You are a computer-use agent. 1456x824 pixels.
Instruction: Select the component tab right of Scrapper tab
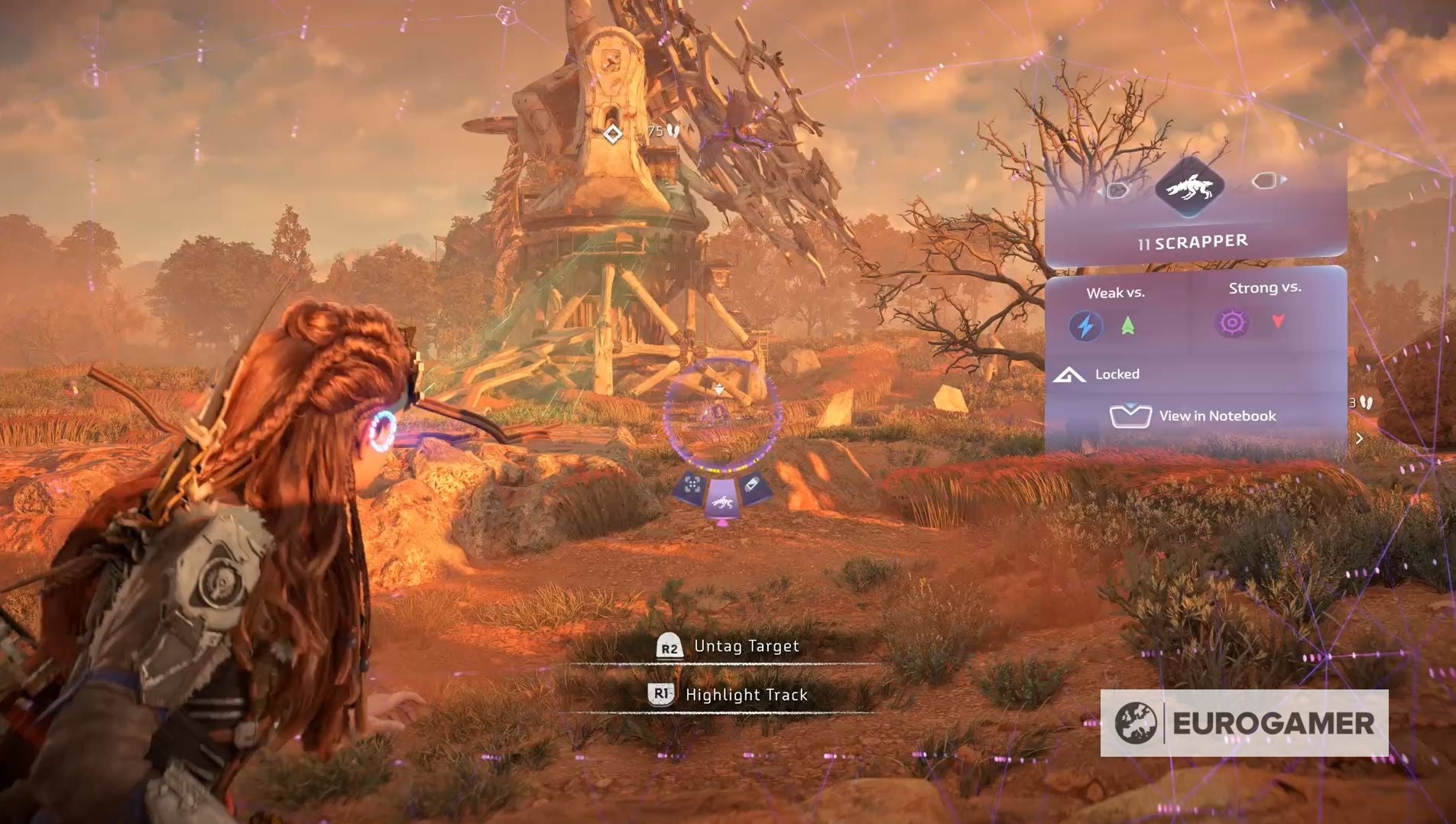point(753,485)
